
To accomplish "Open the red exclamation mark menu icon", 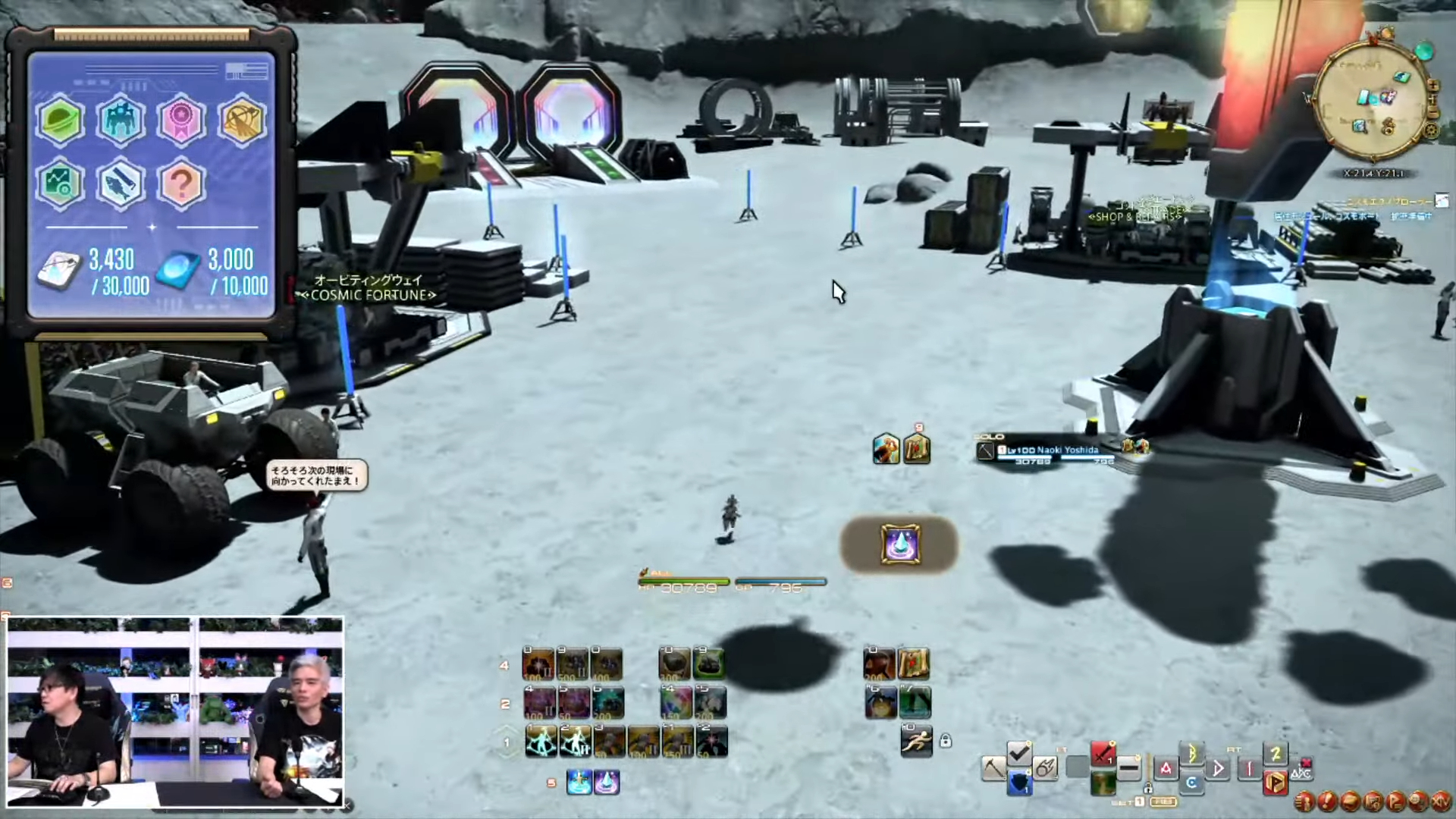I will (x=1327, y=801).
